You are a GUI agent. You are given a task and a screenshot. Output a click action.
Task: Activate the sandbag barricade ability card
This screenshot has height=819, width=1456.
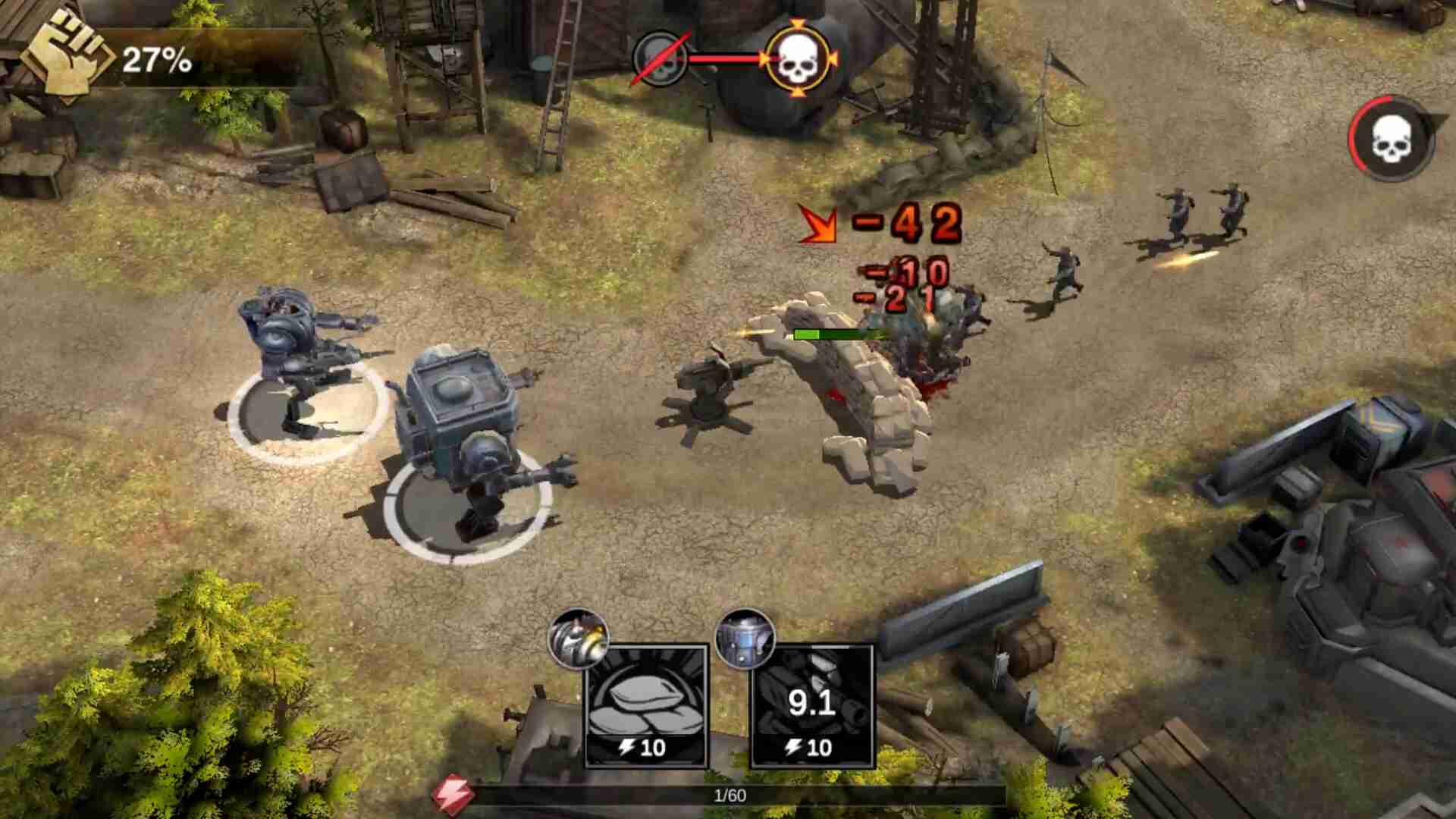pyautogui.click(x=646, y=706)
